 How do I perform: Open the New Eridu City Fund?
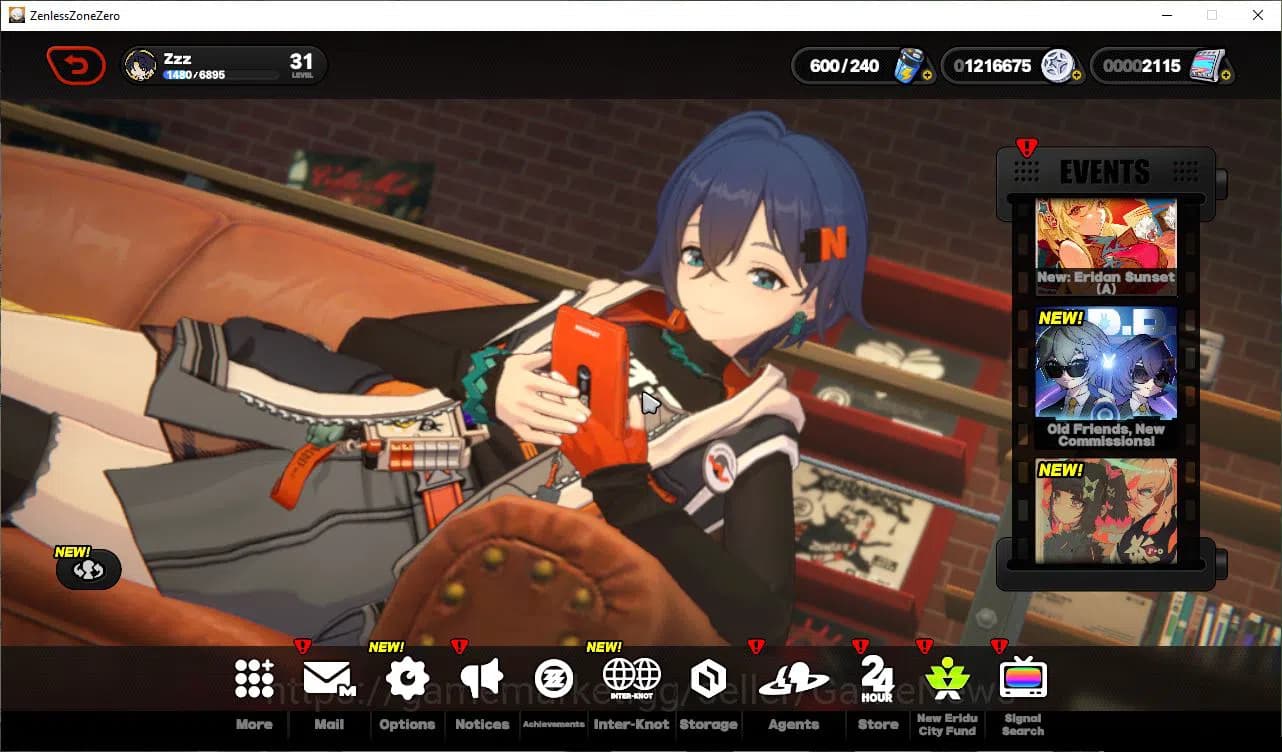[946, 676]
